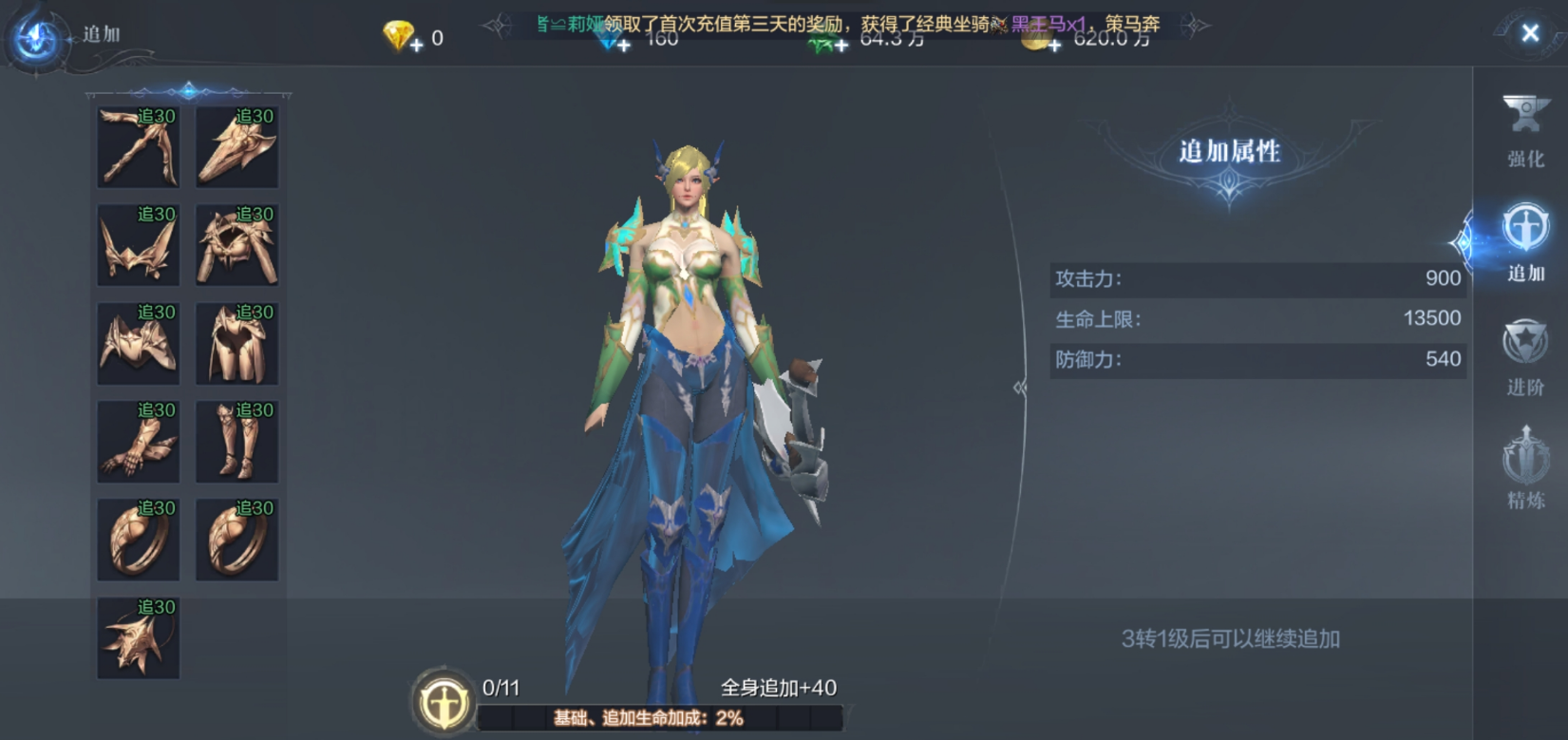The width and height of the screenshot is (1568, 740).
Task: Select the spiked pendant necklace slot
Action: tap(139, 637)
